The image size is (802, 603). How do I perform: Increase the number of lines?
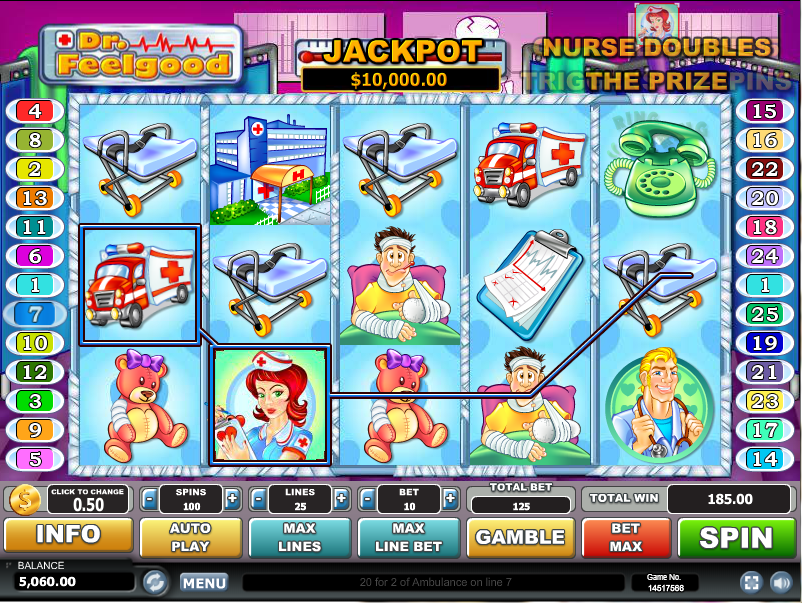pyautogui.click(x=341, y=498)
